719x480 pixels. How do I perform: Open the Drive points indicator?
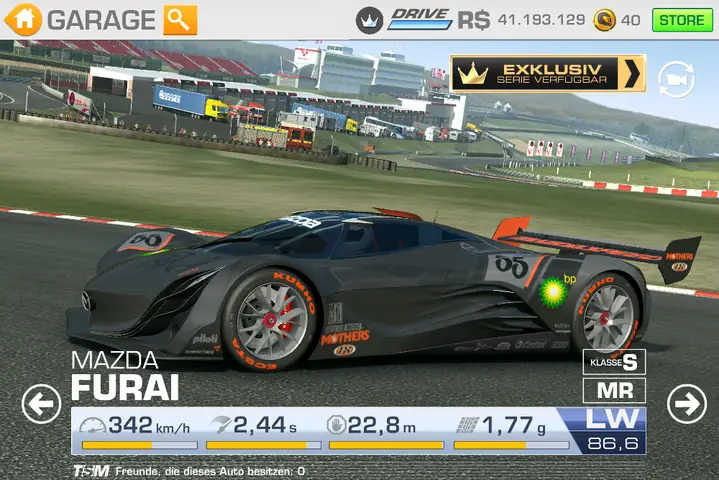click(x=420, y=19)
